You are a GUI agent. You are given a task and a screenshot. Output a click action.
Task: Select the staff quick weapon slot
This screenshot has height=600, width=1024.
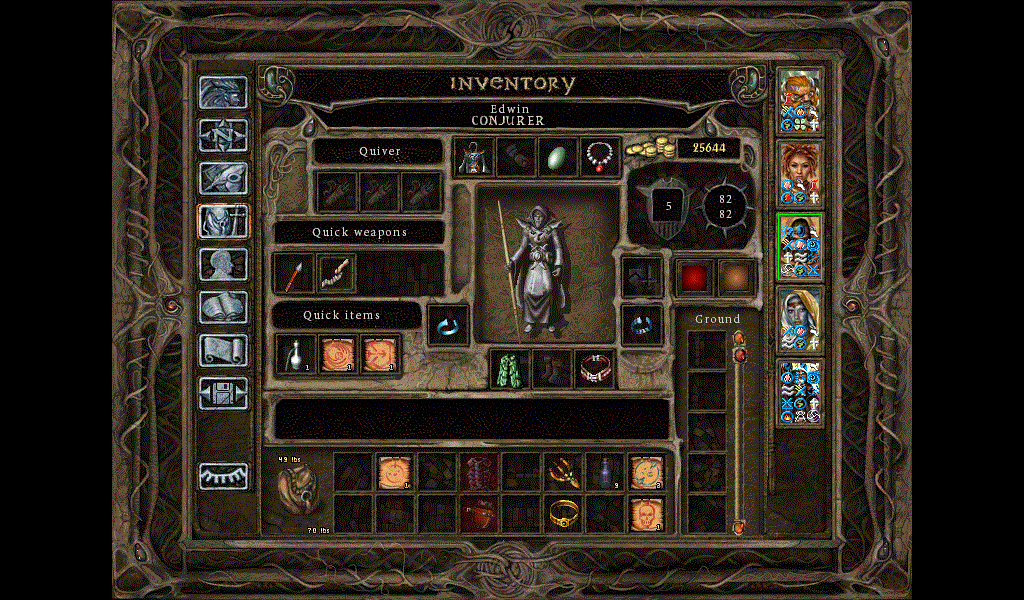(x=294, y=273)
